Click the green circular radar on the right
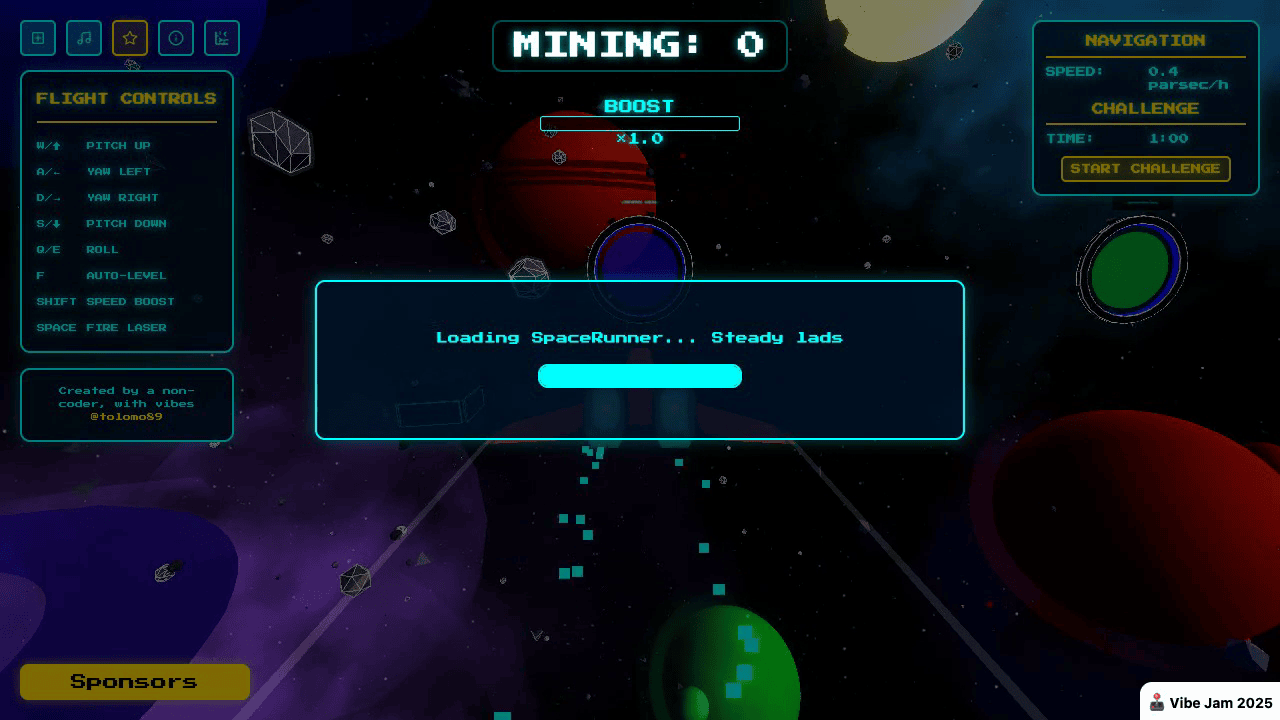Image resolution: width=1280 pixels, height=720 pixels. (x=1131, y=263)
